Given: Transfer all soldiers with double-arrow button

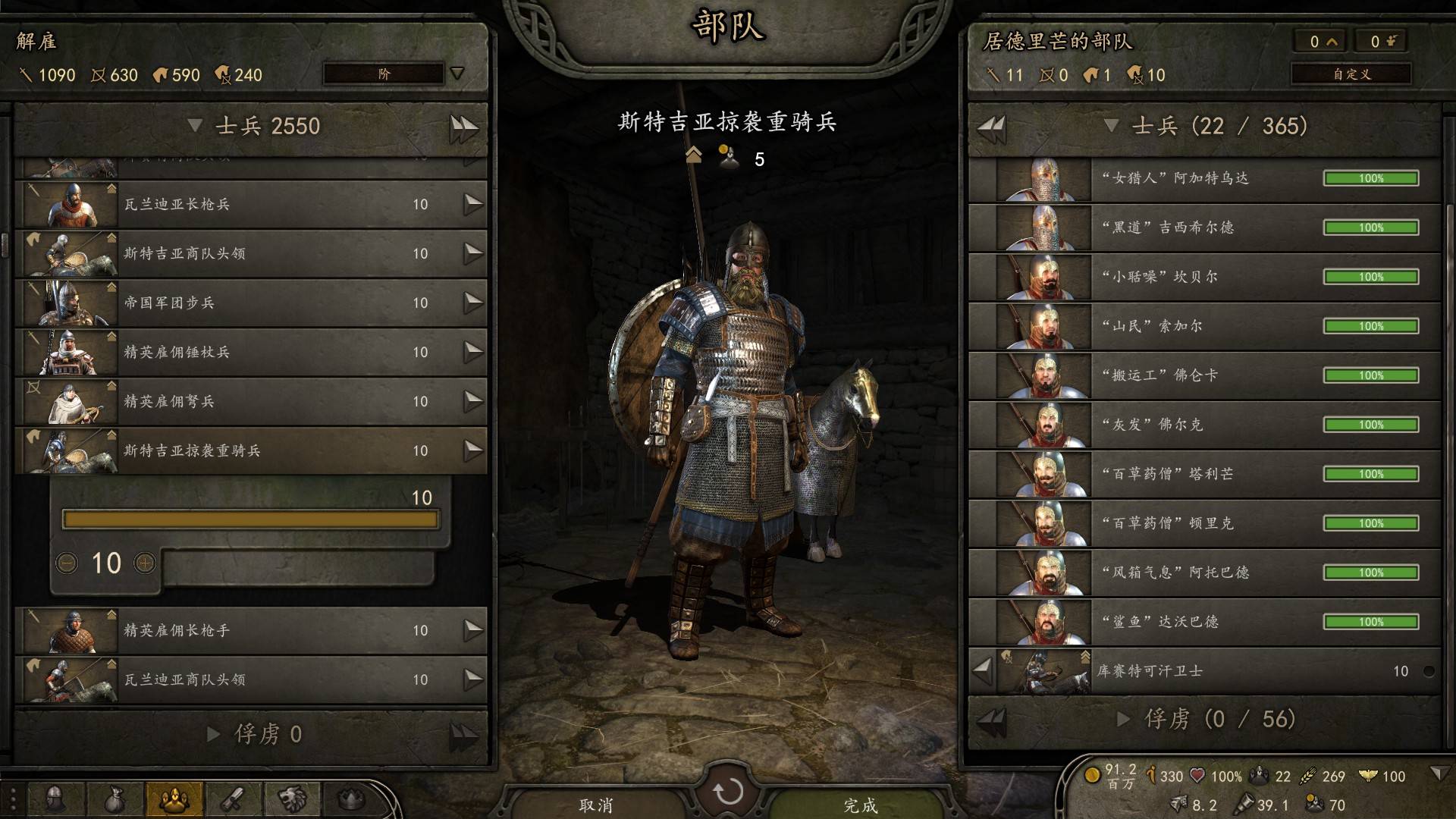Looking at the screenshot, I should pyautogui.click(x=463, y=127).
